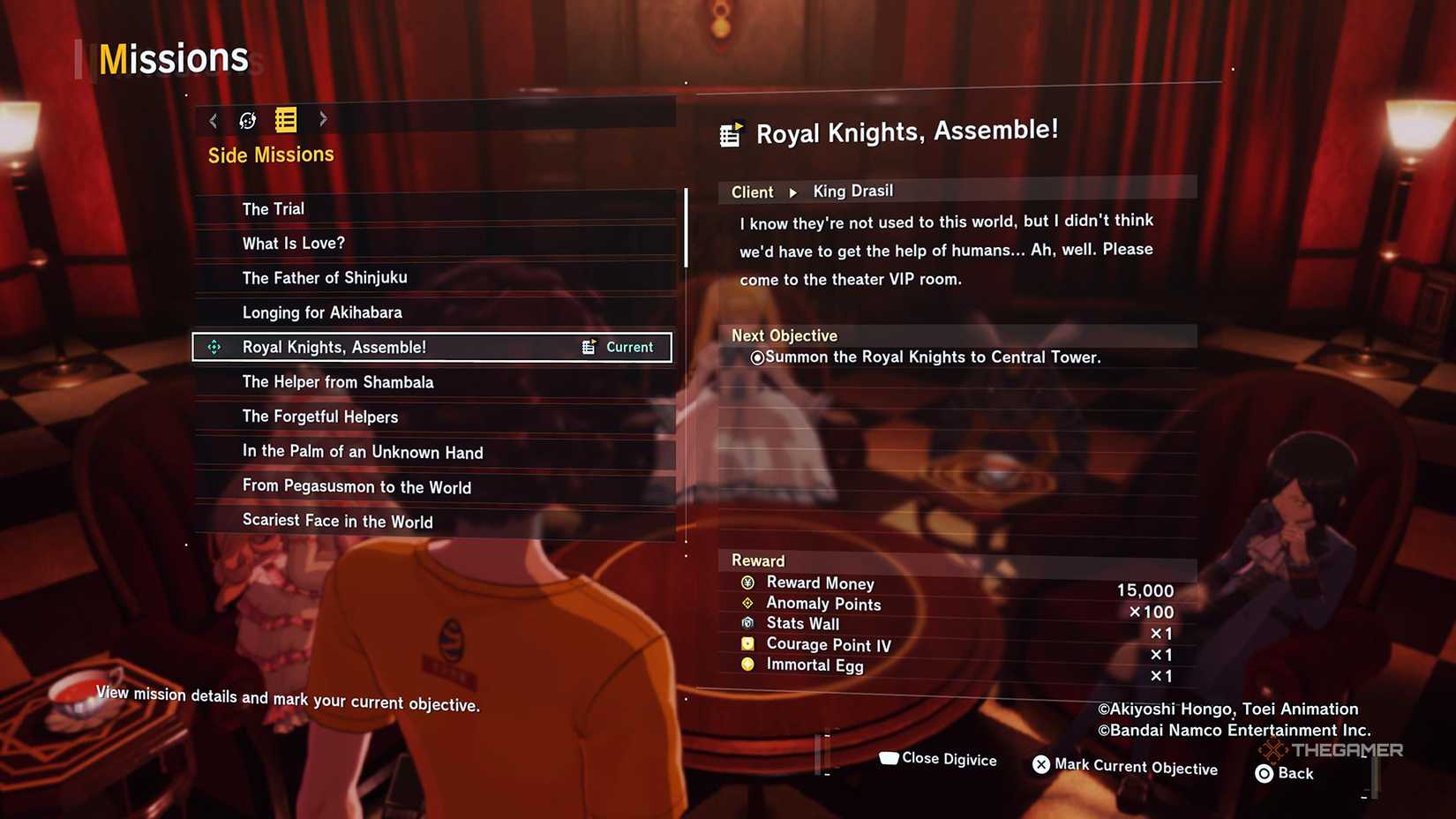1456x819 pixels.
Task: Open the Client dropdown arrow beside King Drasil
Action: (792, 192)
